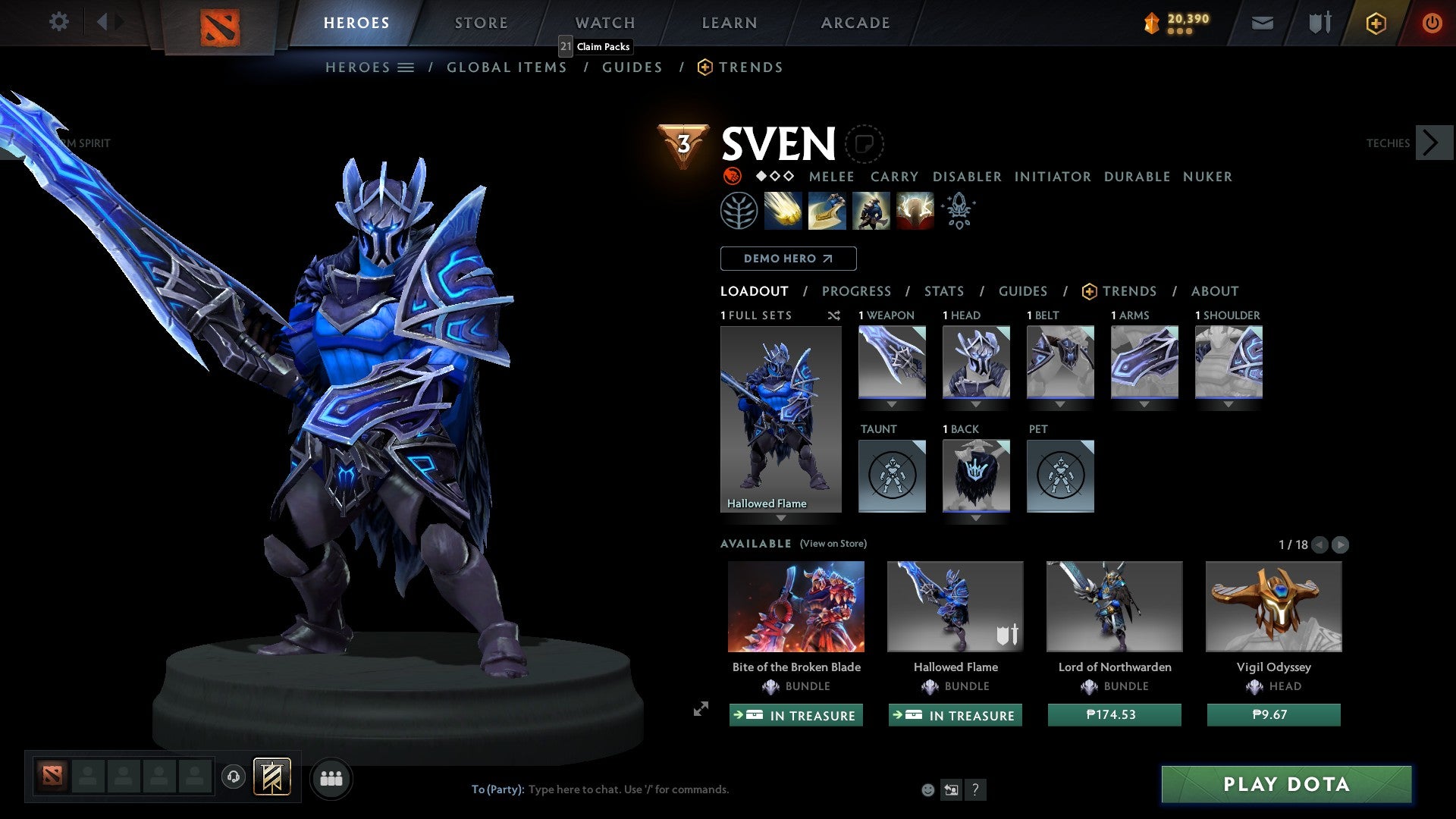This screenshot has width=1456, height=819.
Task: Click the Sven talent tree icon
Action: point(739,211)
